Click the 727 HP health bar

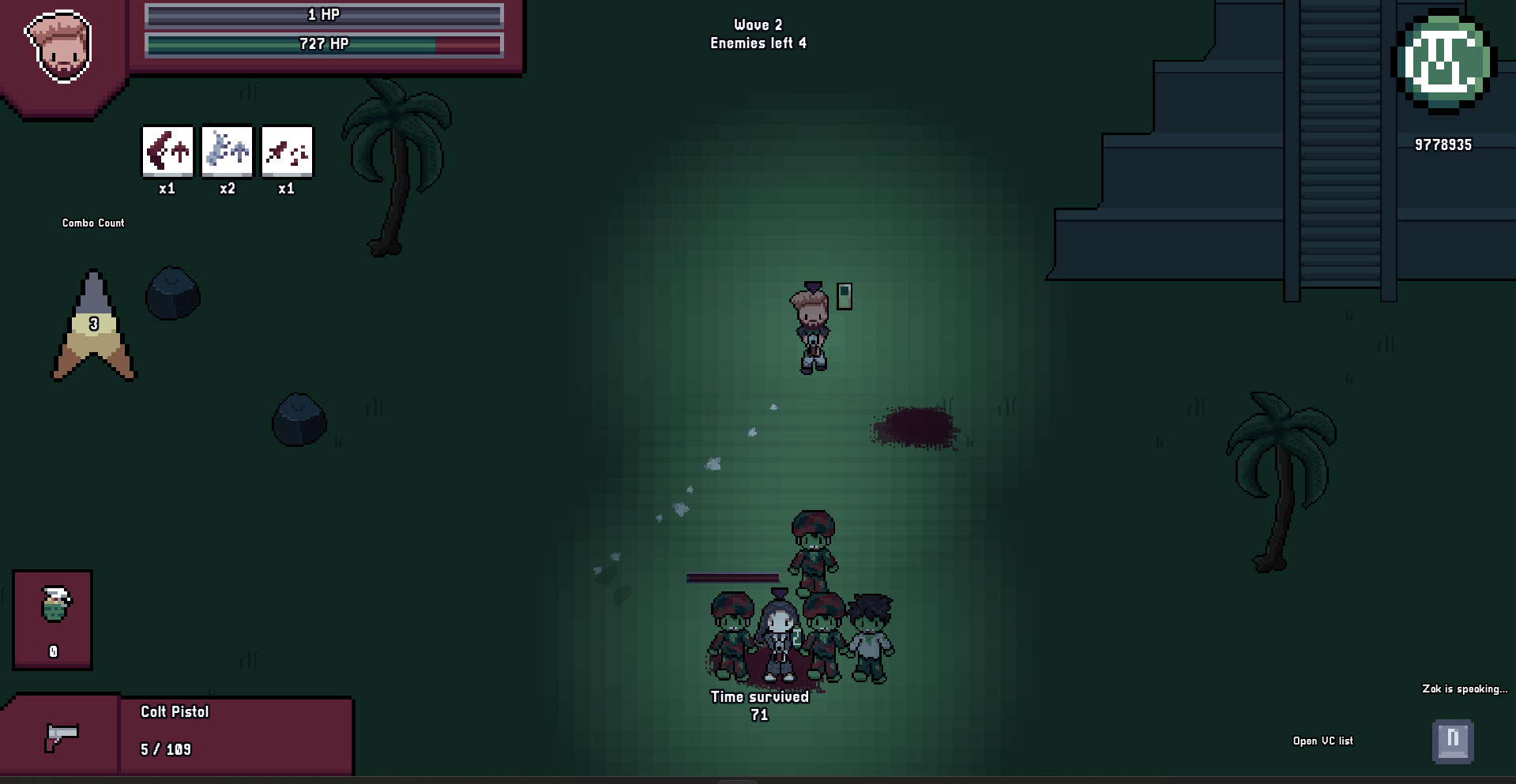(322, 45)
